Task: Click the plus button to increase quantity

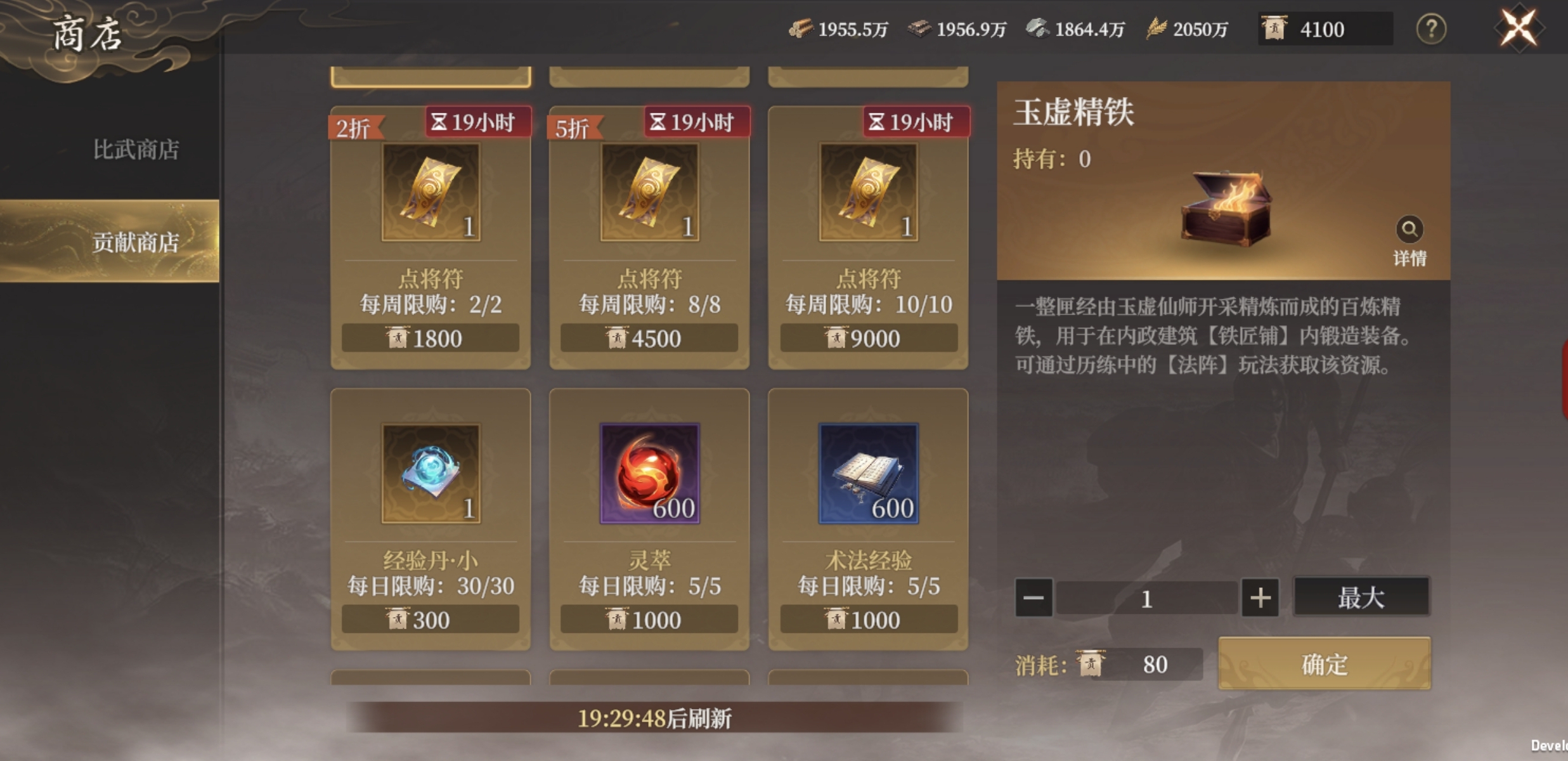Action: [x=1261, y=597]
